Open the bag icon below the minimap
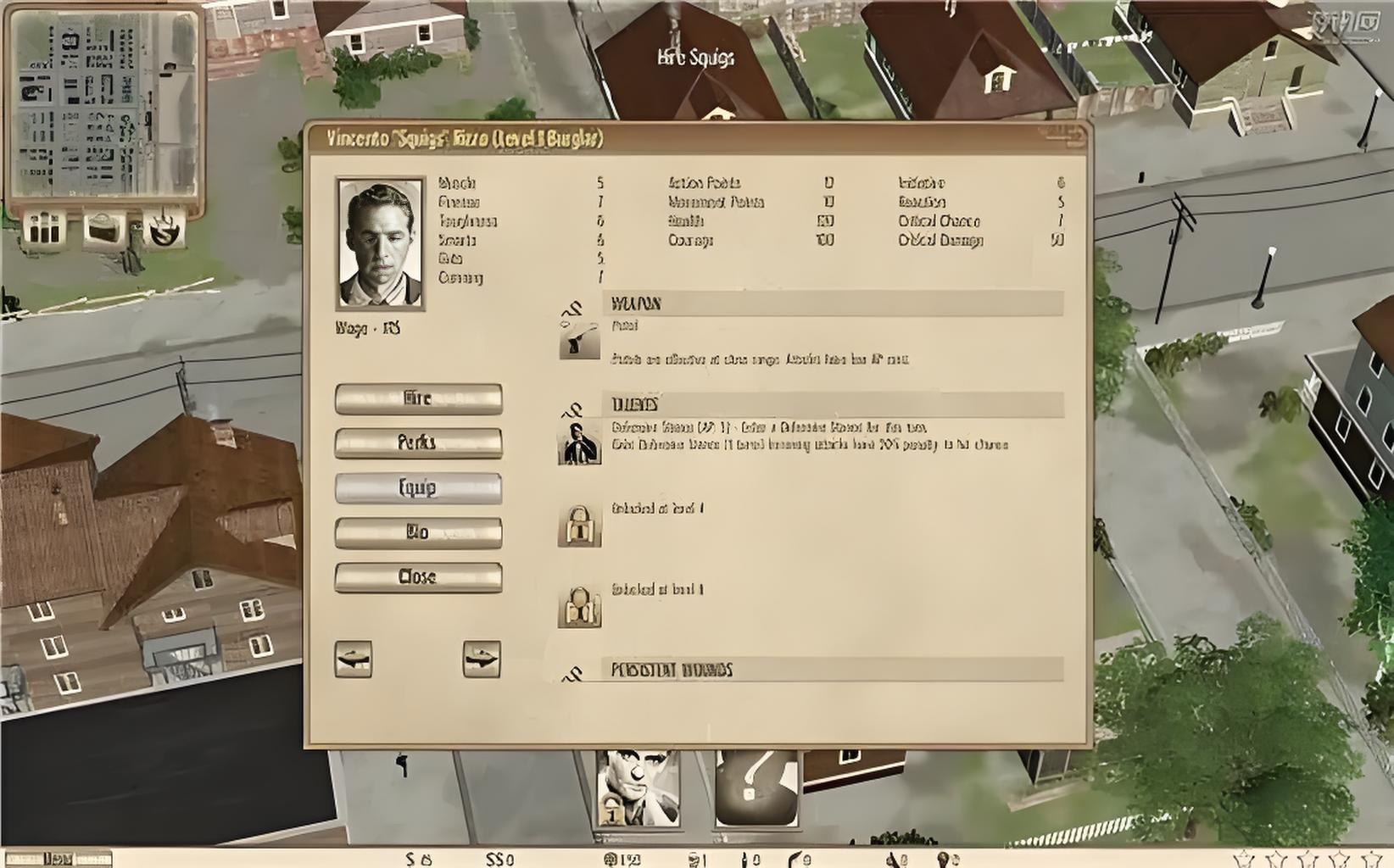 [x=104, y=227]
